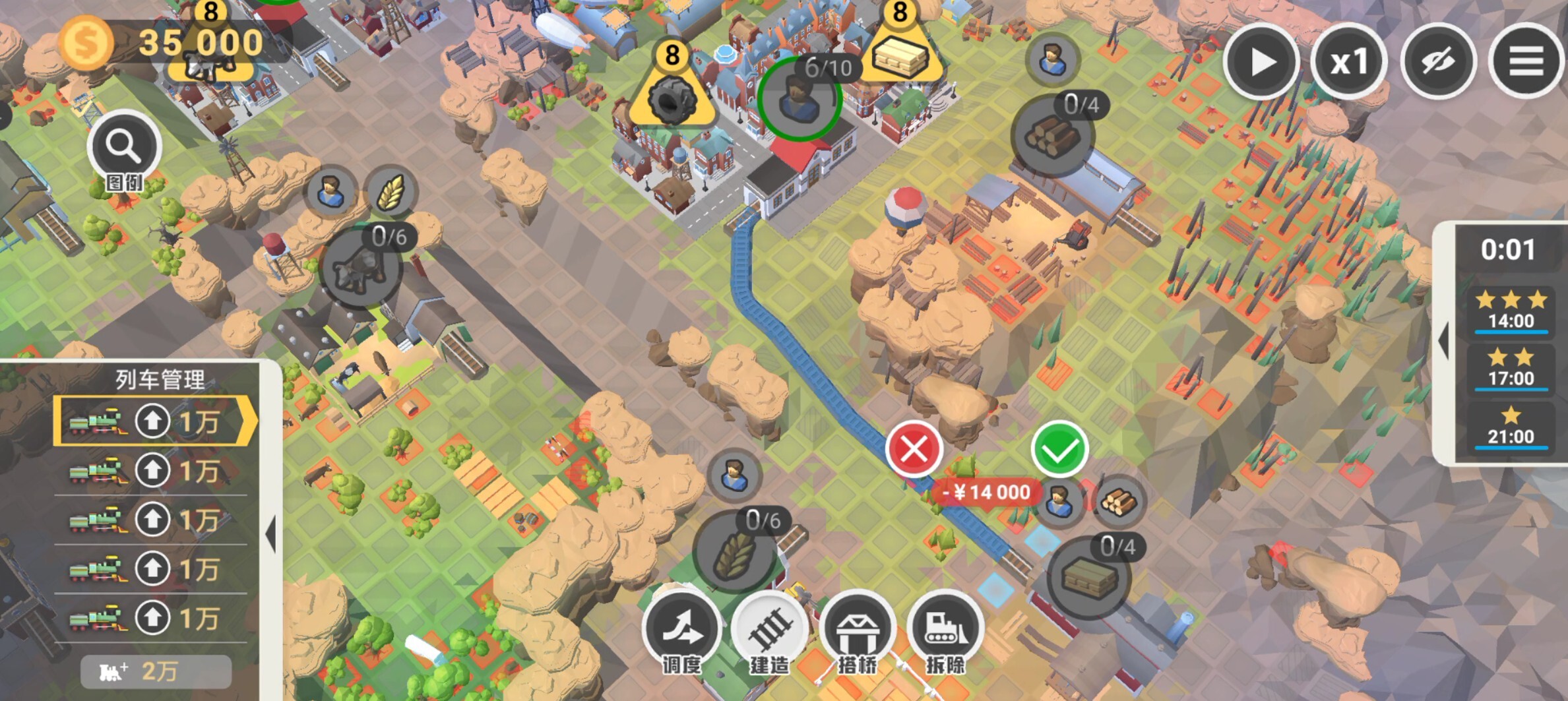The width and height of the screenshot is (1568, 701).
Task: Click the 0/4 lumber planks station marker
Action: coord(1088,578)
